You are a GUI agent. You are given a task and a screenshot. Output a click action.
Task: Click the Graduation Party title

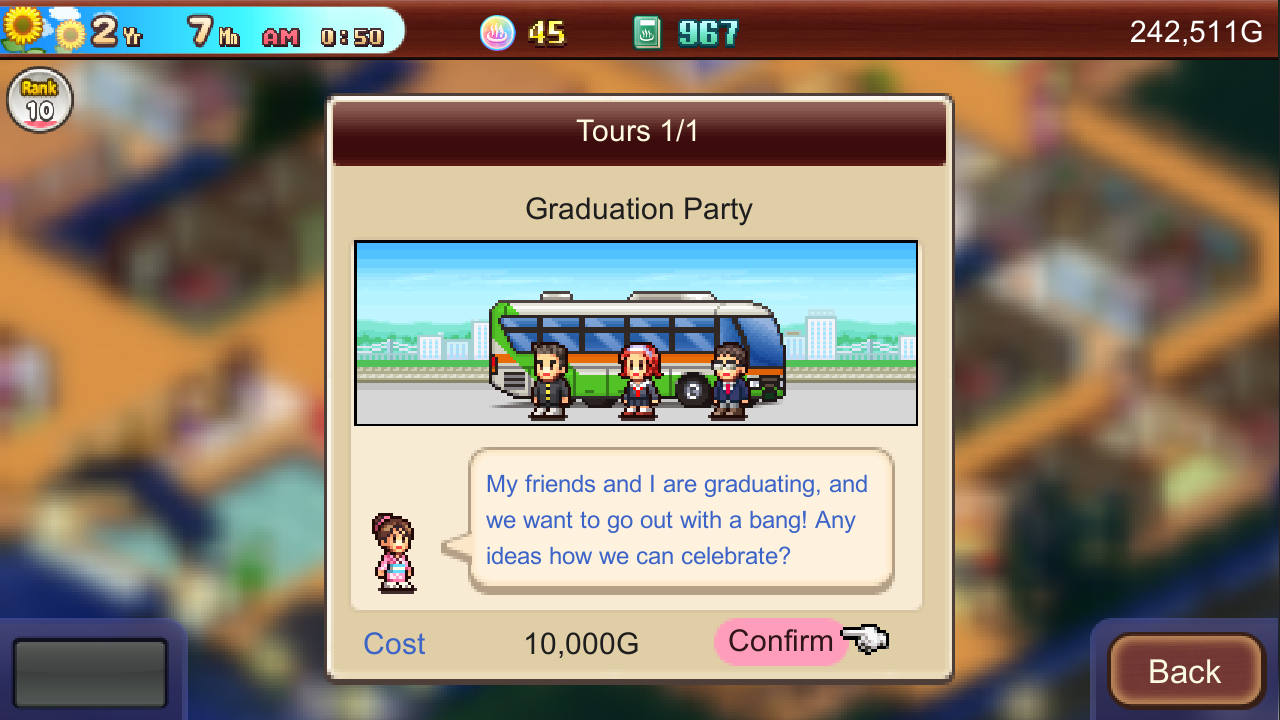[639, 209]
